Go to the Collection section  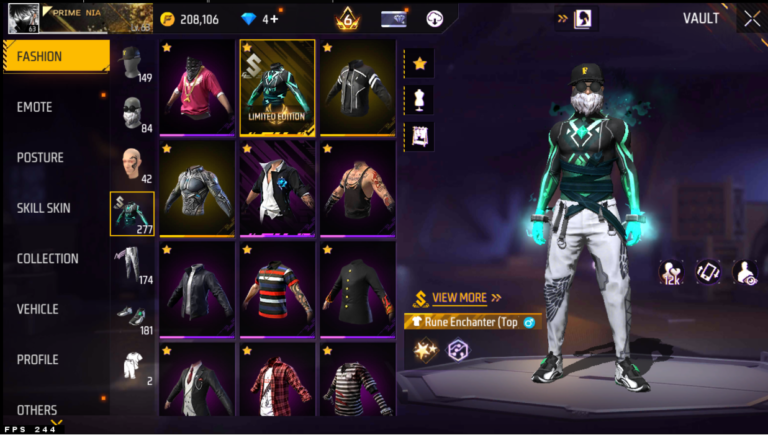[x=48, y=259]
